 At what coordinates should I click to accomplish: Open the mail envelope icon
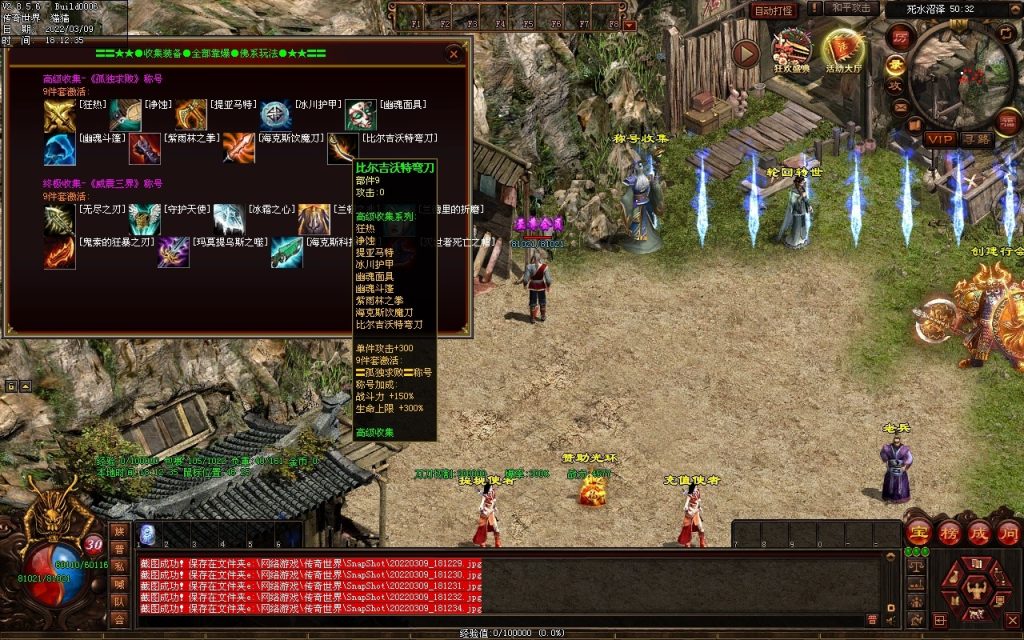pyautogui.click(x=898, y=107)
